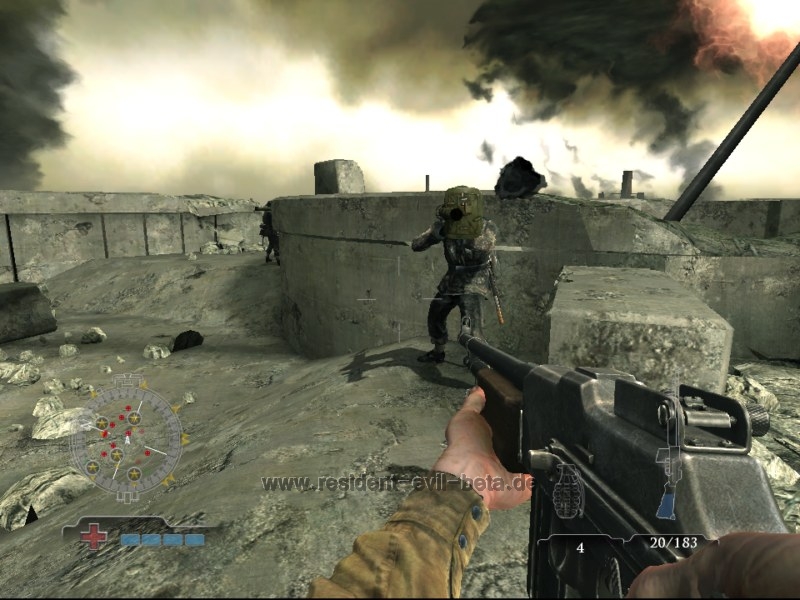Image resolution: width=800 pixels, height=600 pixels.
Task: Click the circular compass radar
Action: tap(126, 438)
